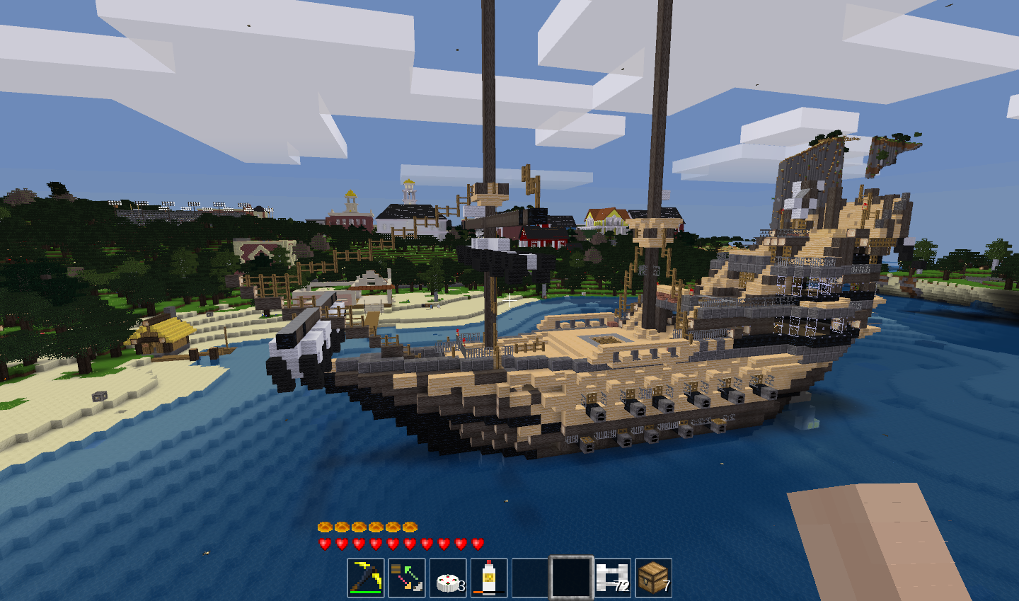The height and width of the screenshot is (601, 1019).
Task: Select the tool with green and pink arrows
Action: coord(407,577)
